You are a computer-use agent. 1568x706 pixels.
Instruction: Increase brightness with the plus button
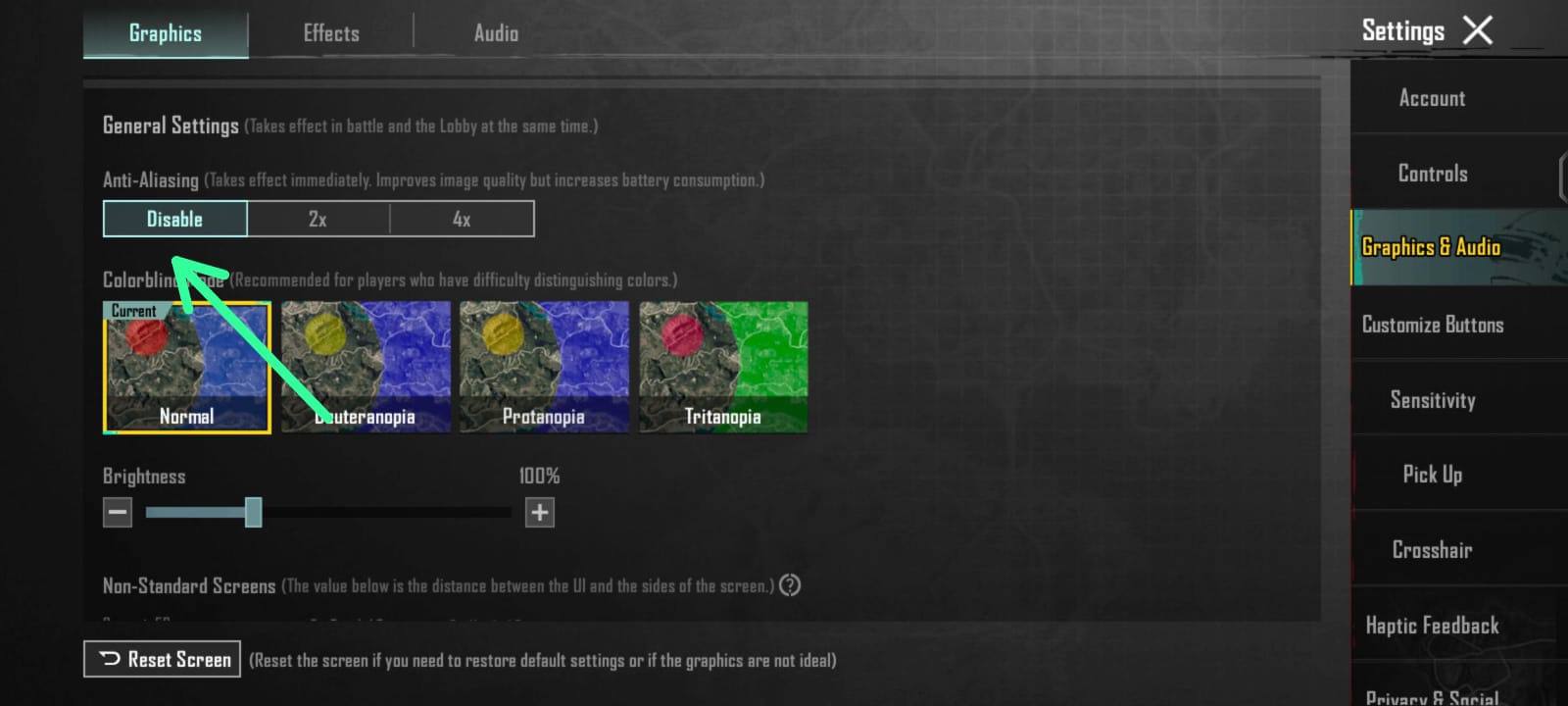pos(539,512)
